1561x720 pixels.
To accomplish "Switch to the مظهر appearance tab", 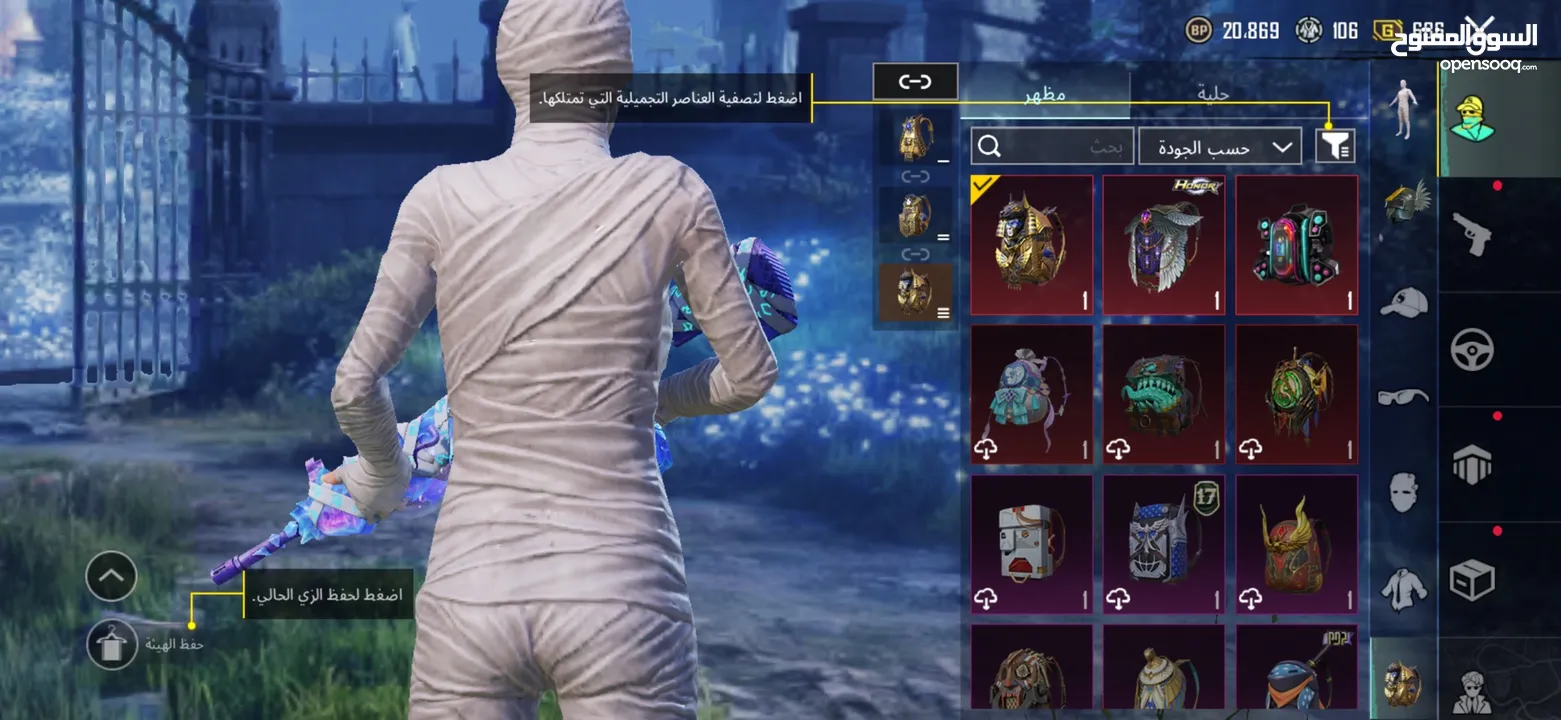I will (1045, 95).
